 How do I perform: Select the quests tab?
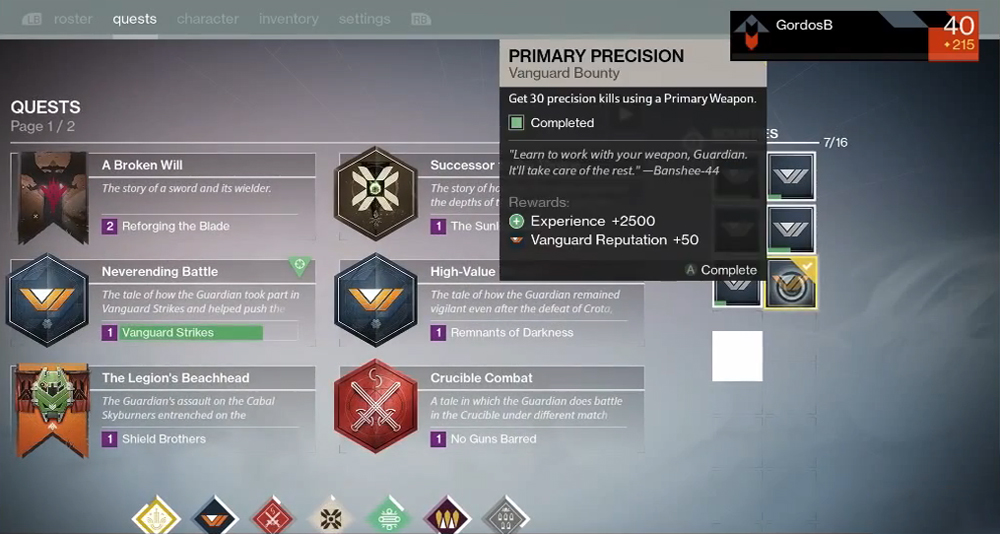coord(135,19)
